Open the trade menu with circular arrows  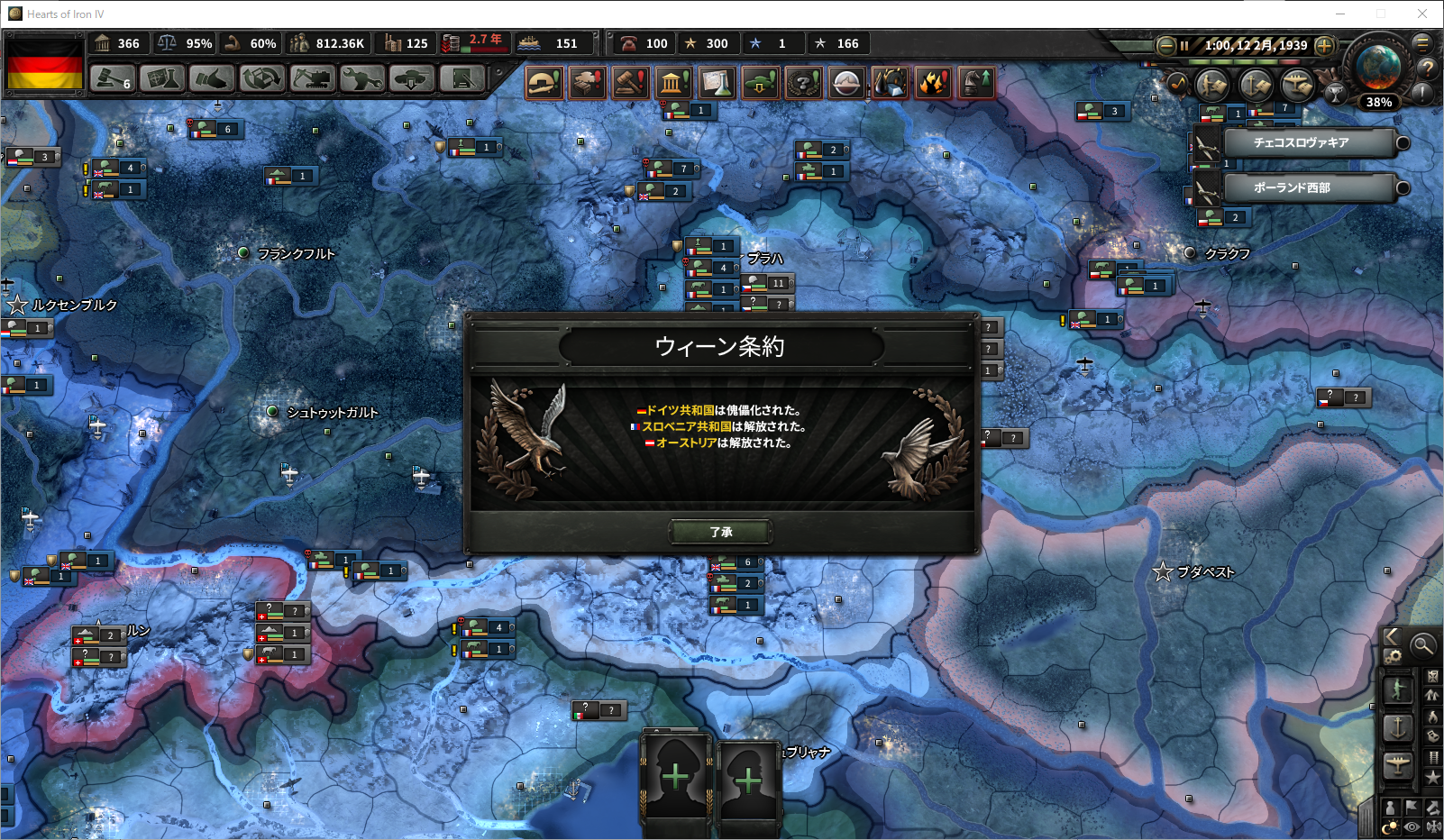(x=261, y=79)
